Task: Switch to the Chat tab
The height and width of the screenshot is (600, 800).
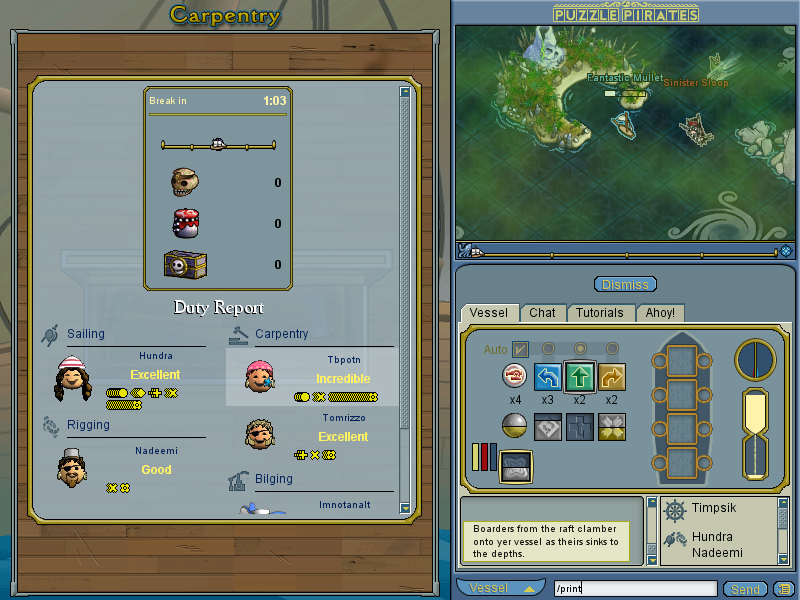Action: (543, 313)
